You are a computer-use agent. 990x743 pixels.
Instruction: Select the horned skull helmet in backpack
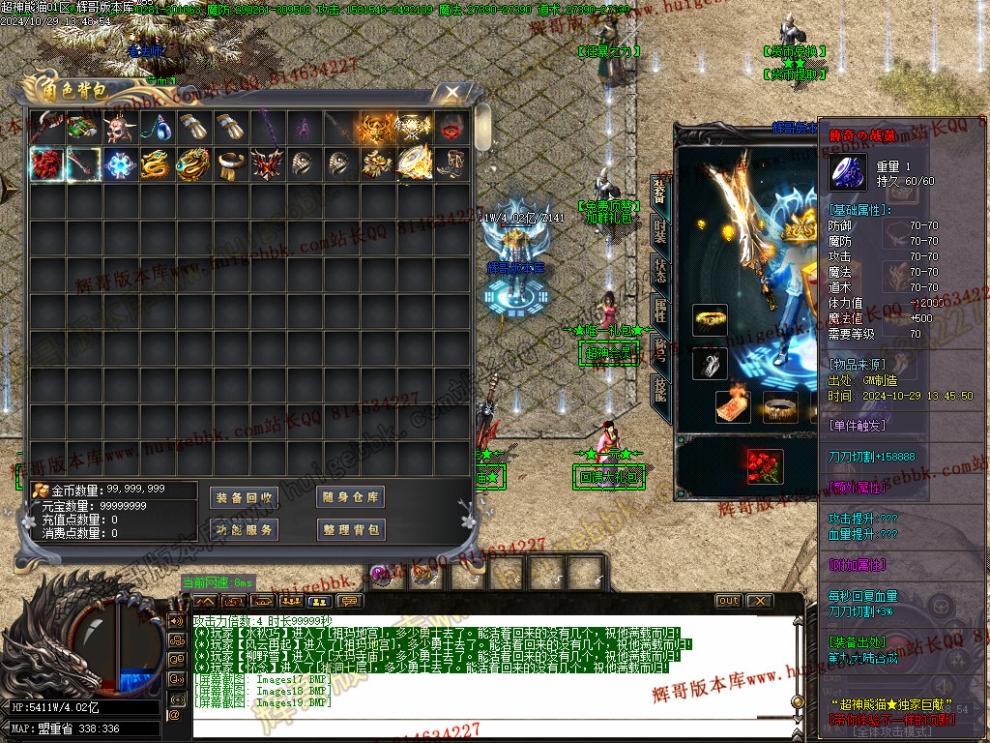(x=121, y=127)
